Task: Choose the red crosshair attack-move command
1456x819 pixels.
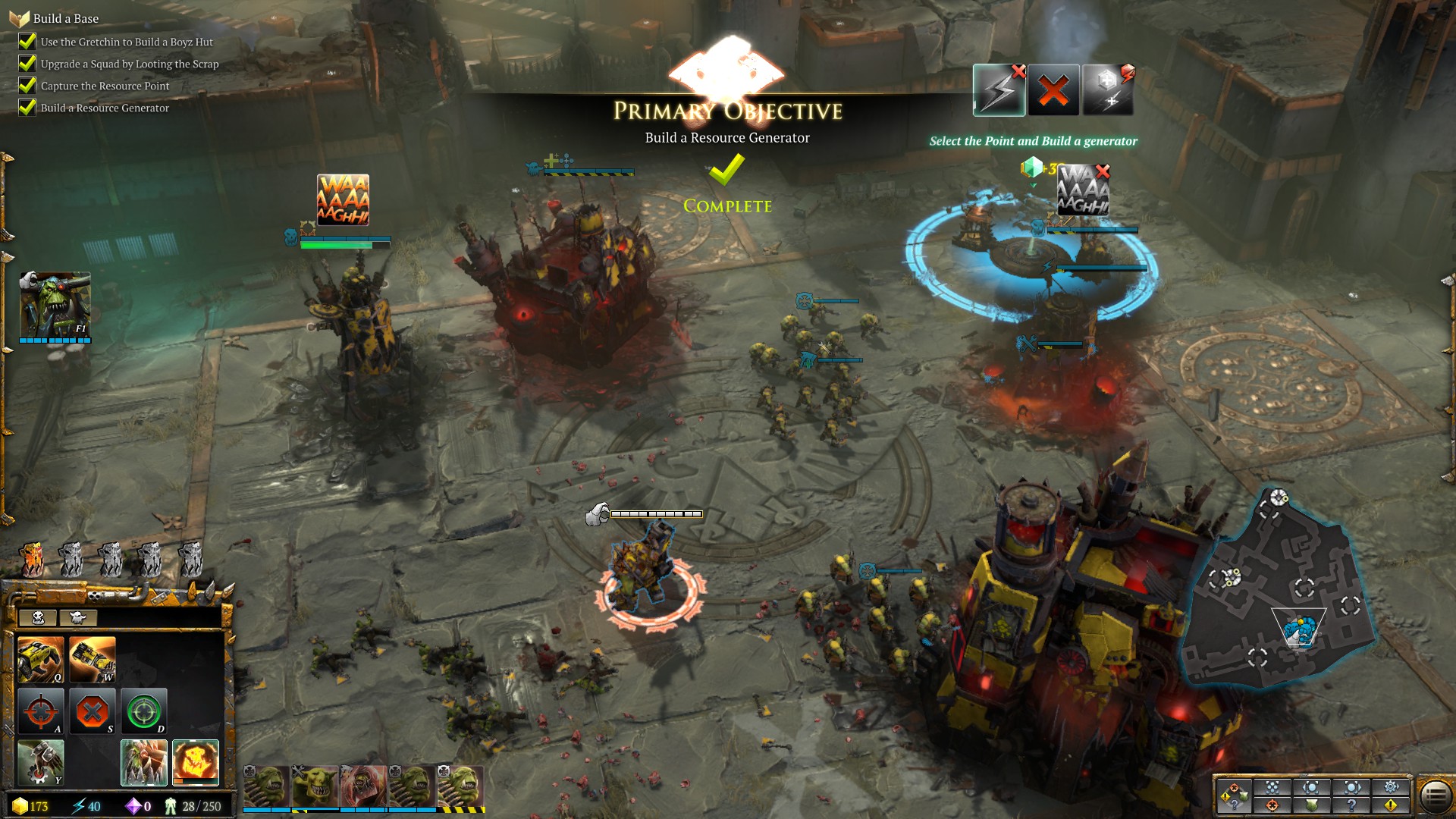Action: [41, 711]
